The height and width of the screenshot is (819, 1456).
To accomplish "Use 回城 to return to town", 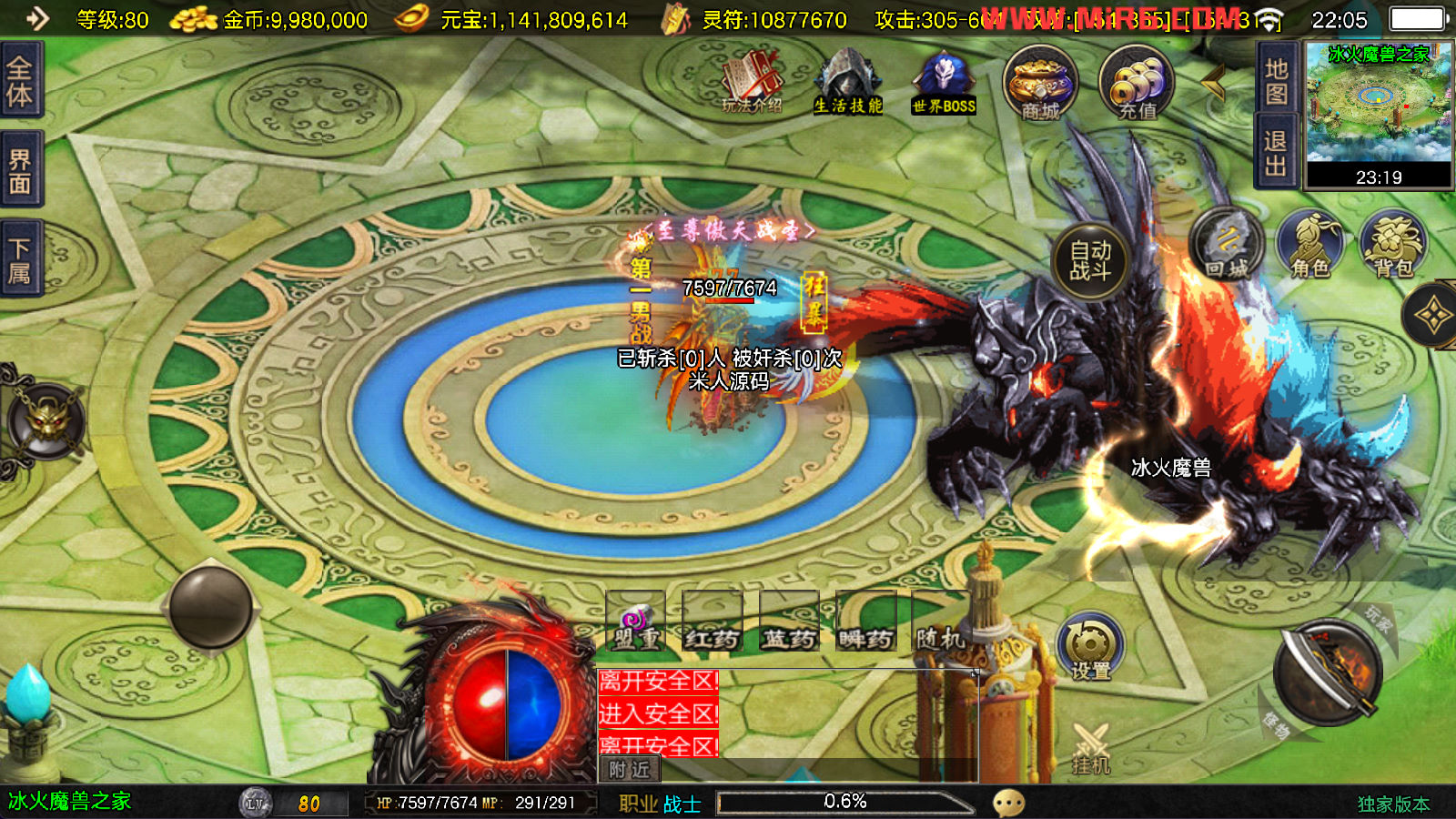I will [1226, 246].
